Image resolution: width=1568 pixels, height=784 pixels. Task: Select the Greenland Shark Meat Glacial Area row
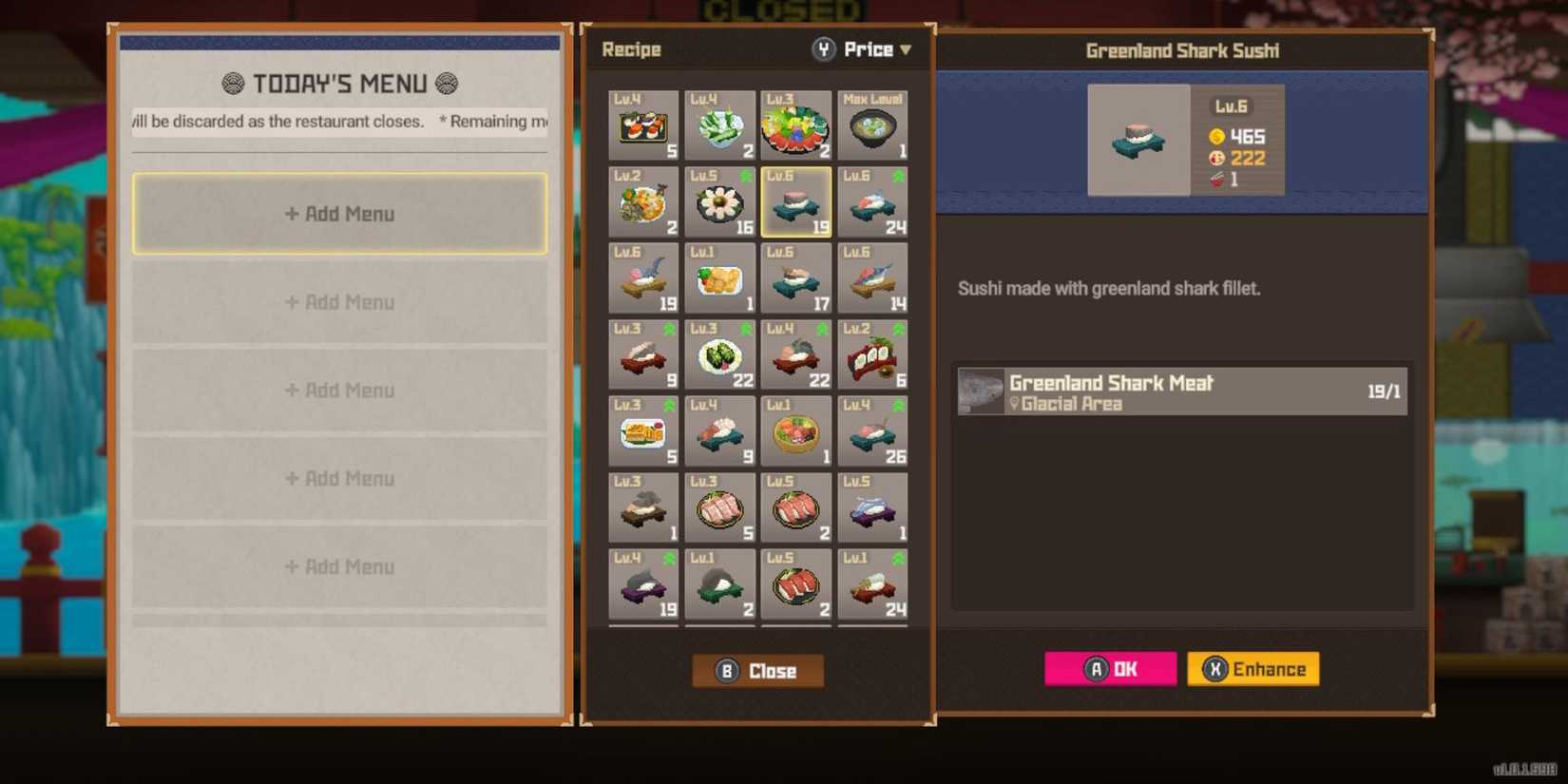coord(1182,391)
